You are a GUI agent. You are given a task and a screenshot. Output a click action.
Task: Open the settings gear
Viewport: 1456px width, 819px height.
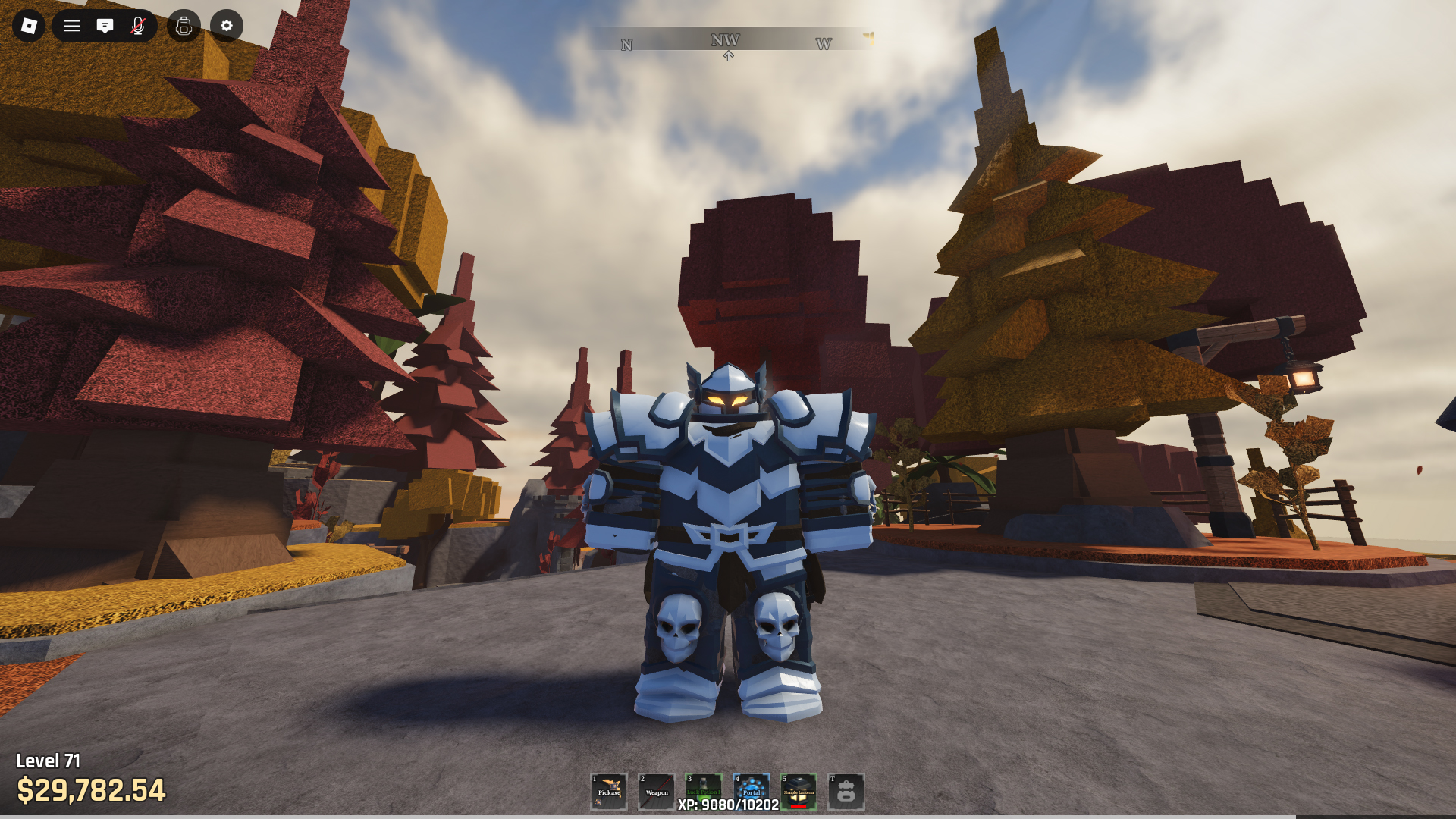coord(226,26)
